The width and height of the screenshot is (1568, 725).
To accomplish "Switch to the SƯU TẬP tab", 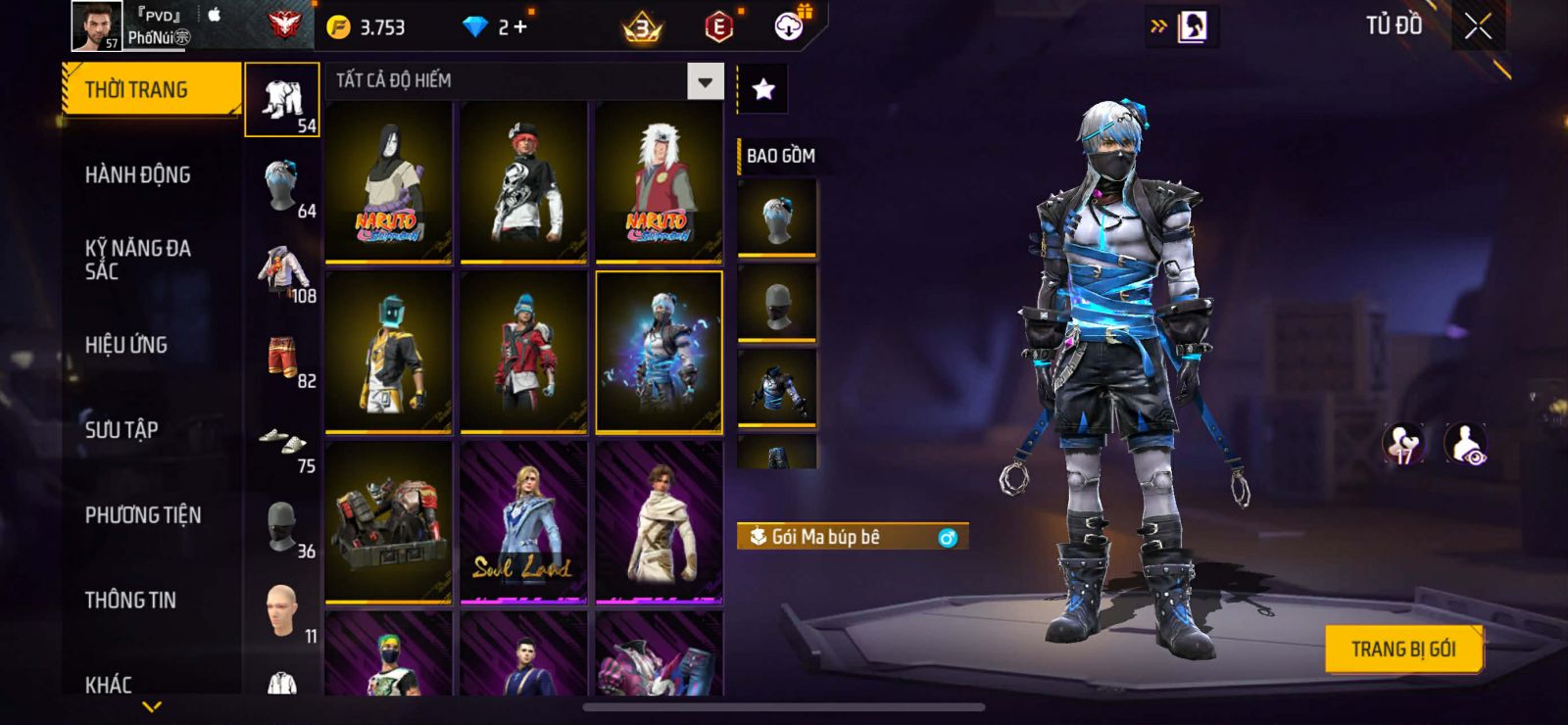I will point(122,430).
